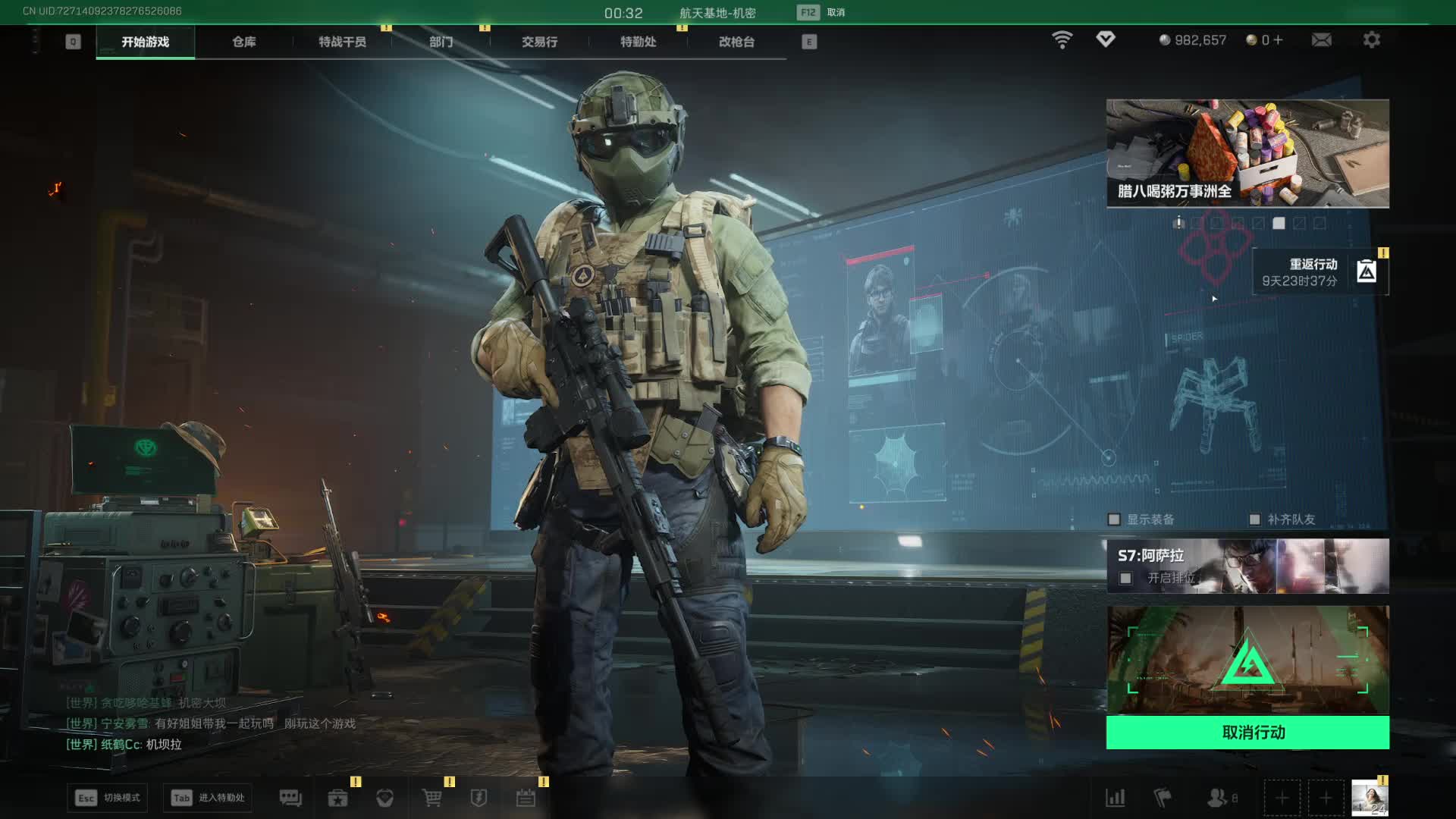Viewport: 1456px width, 819px height.
Task: Open the player avatar portrait
Action: (x=1370, y=798)
